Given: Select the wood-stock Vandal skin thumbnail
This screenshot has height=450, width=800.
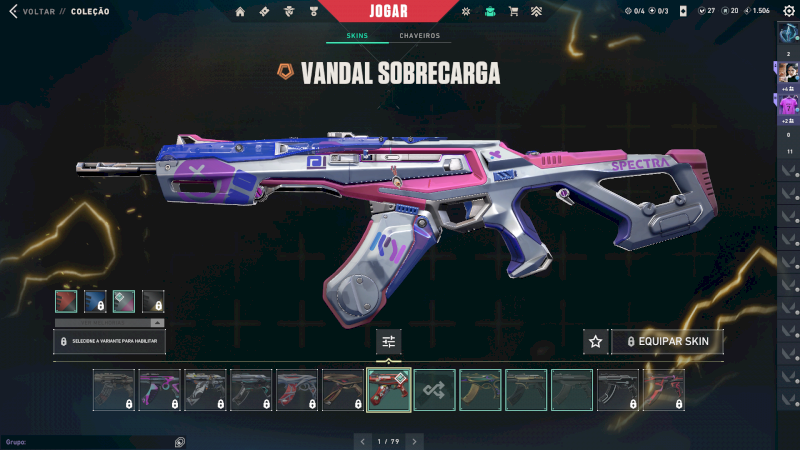Looking at the screenshot, I should click(x=343, y=390).
